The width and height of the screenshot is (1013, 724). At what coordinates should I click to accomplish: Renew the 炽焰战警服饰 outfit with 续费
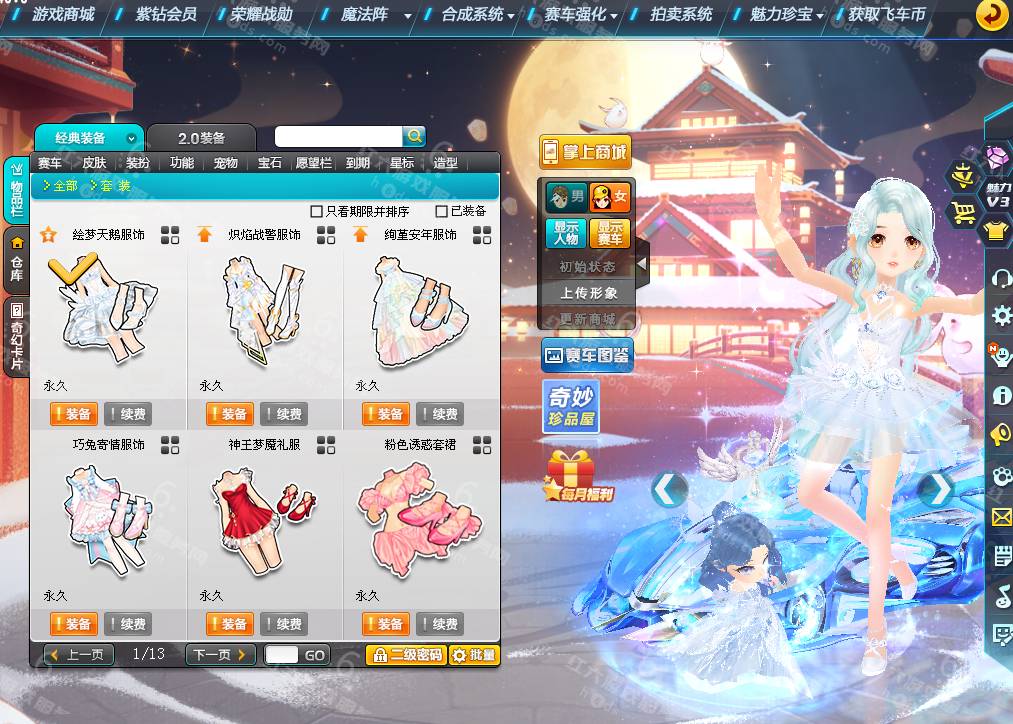(x=283, y=414)
